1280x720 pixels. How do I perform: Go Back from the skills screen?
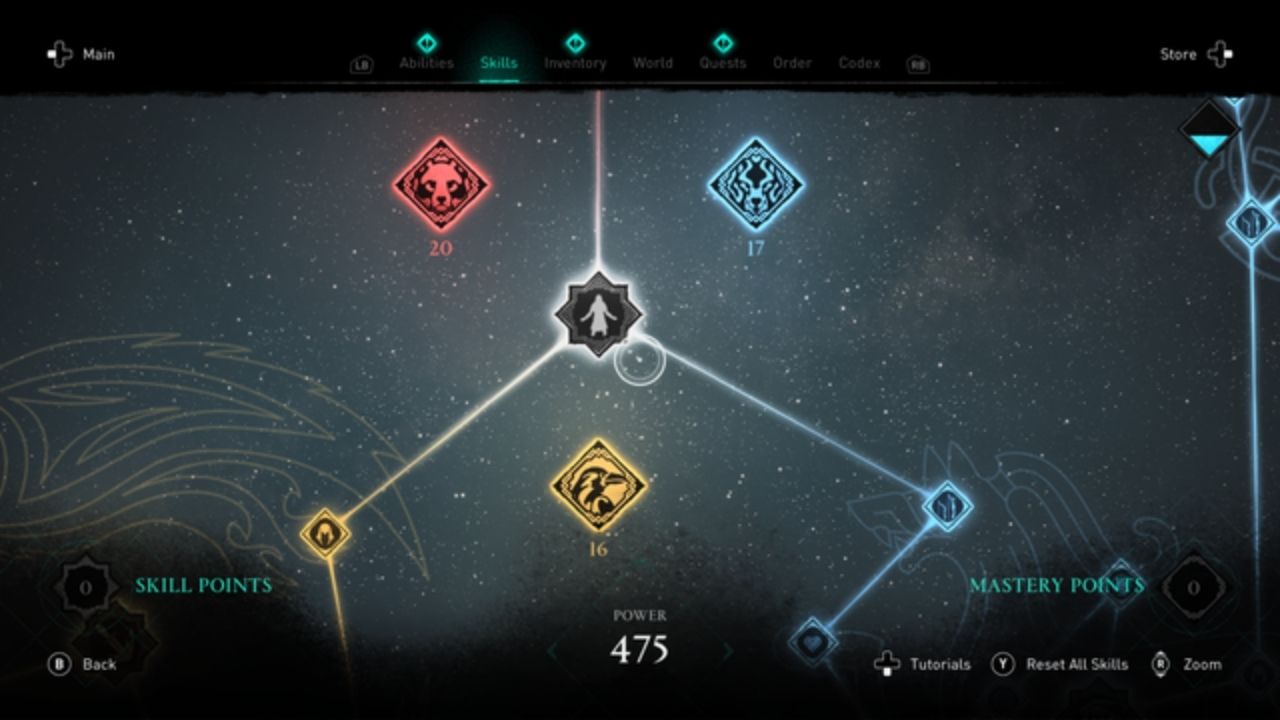83,664
